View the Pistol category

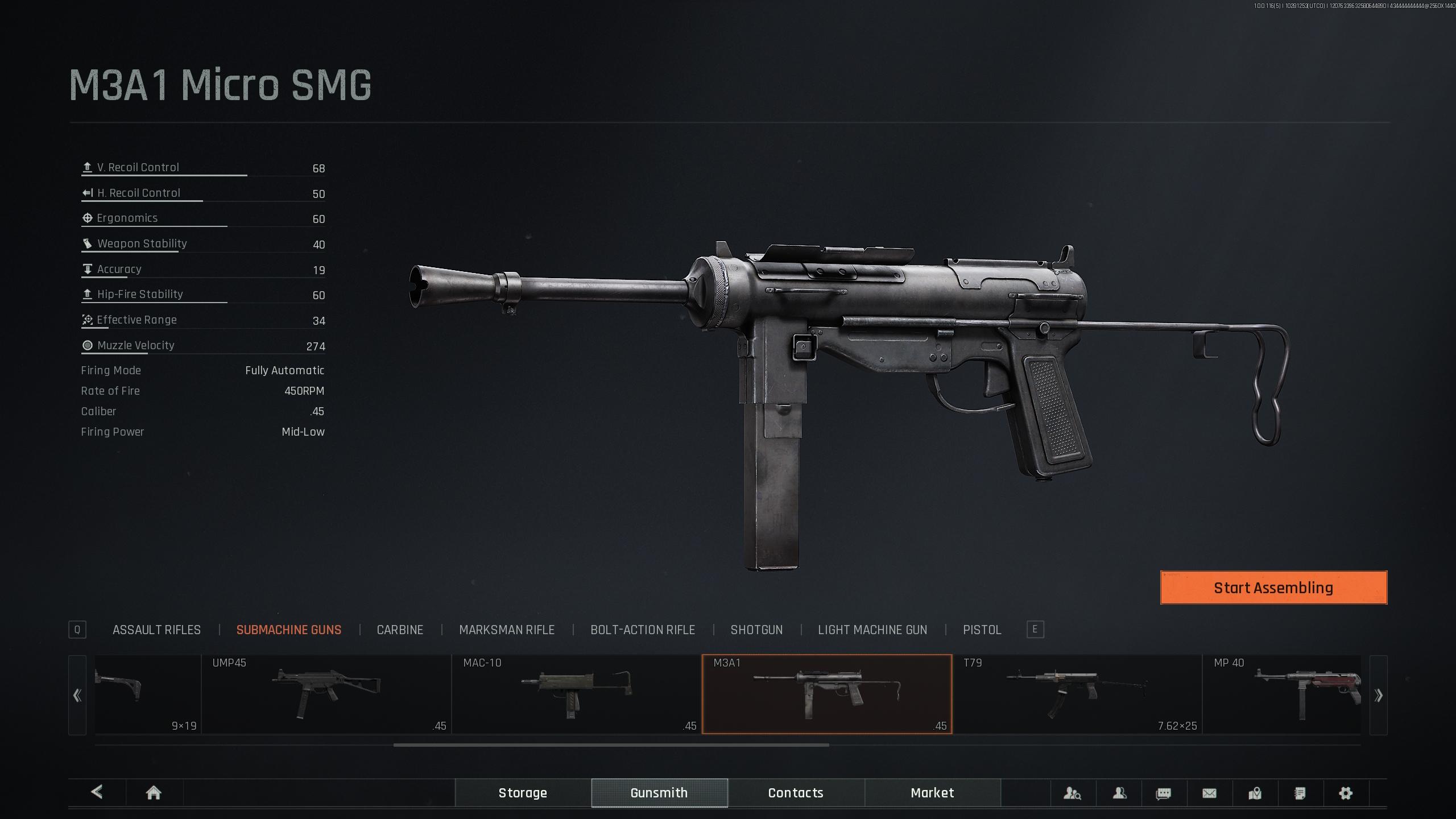pyautogui.click(x=982, y=630)
